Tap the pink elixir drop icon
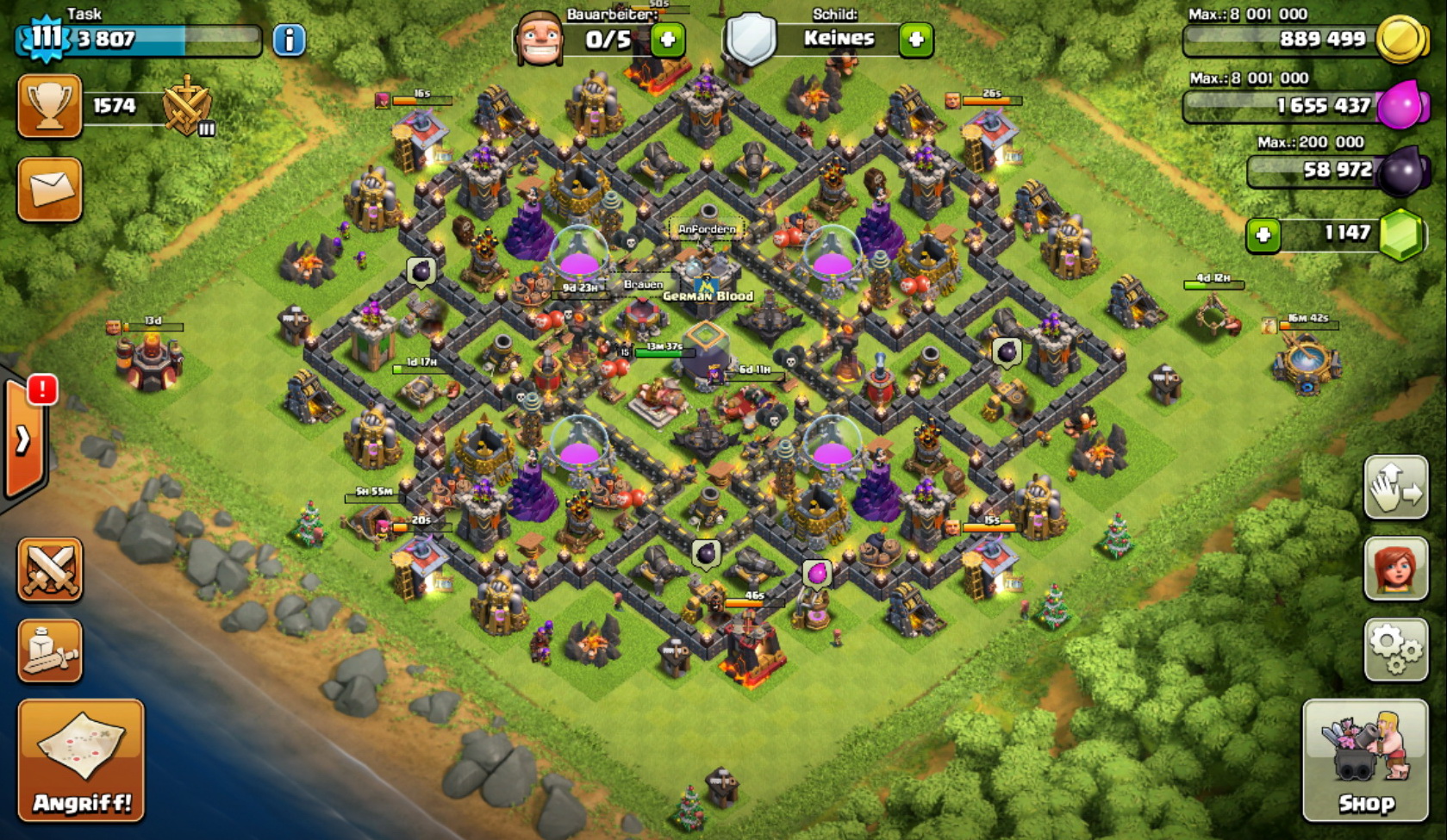Screen dimensions: 1447x840 1400,105
